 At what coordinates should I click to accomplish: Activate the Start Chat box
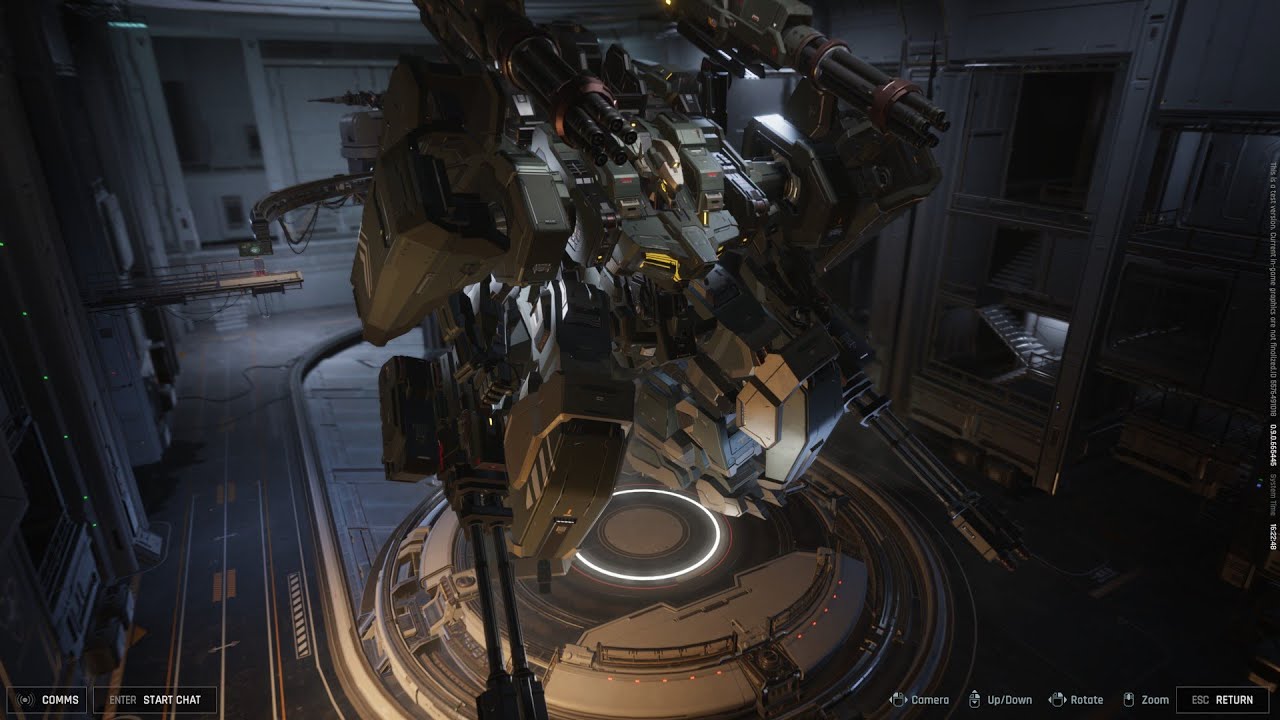(154, 700)
